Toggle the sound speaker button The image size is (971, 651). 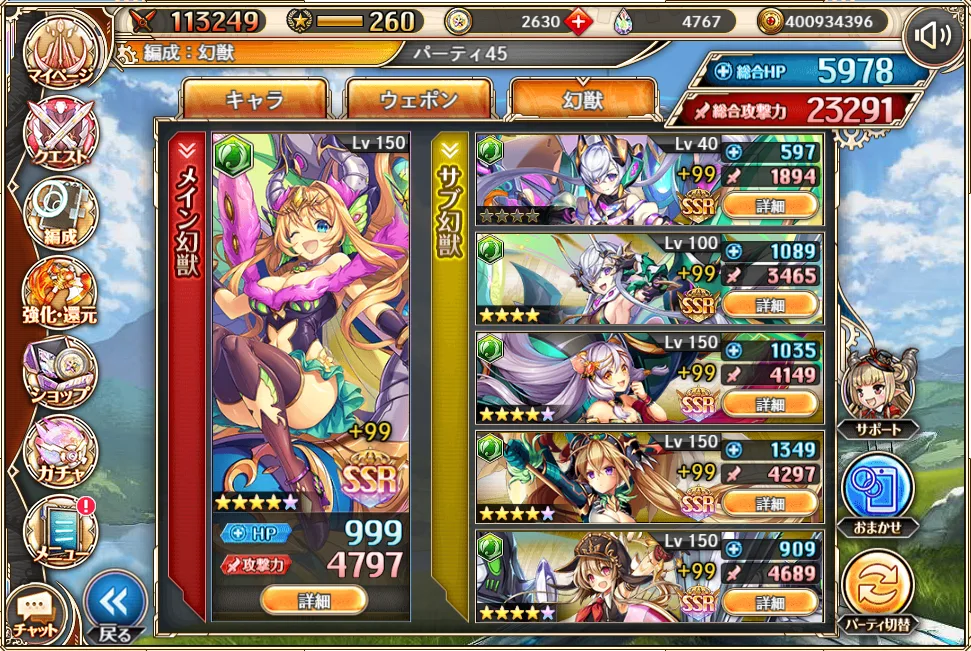[x=934, y=38]
